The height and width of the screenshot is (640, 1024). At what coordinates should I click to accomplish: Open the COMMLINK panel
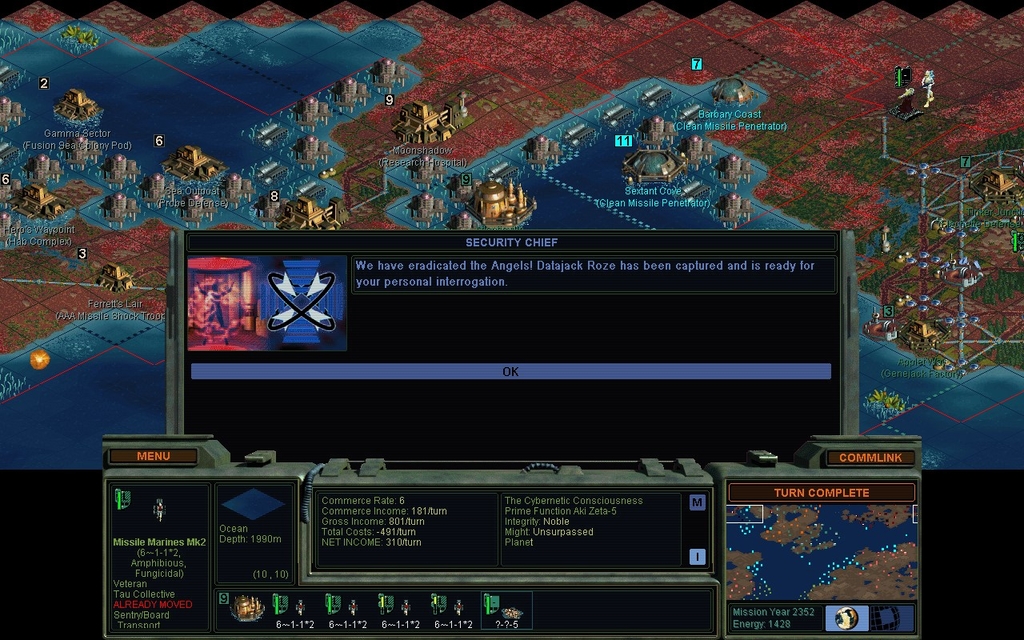click(x=870, y=457)
